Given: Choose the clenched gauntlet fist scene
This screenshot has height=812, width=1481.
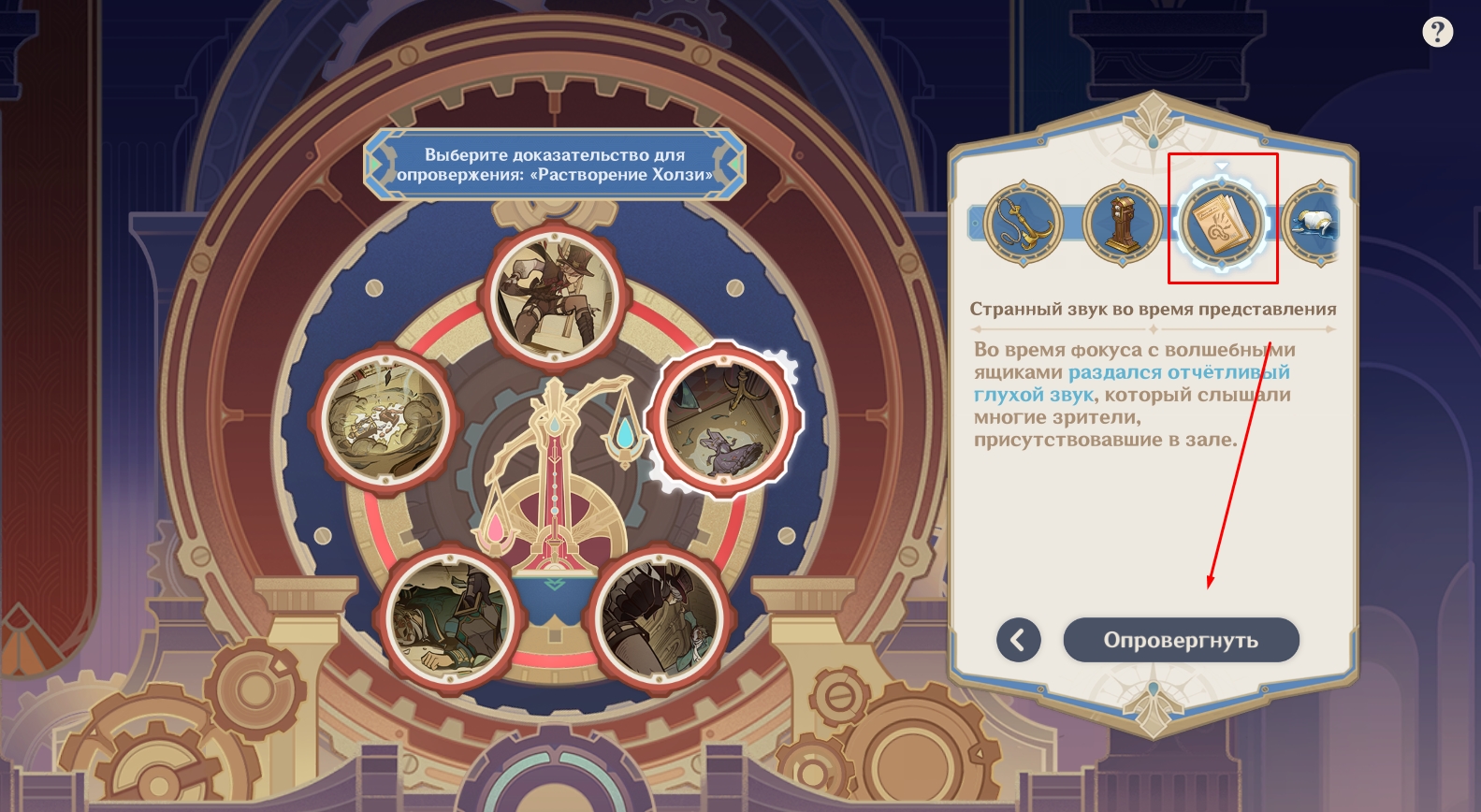Looking at the screenshot, I should (660, 616).
